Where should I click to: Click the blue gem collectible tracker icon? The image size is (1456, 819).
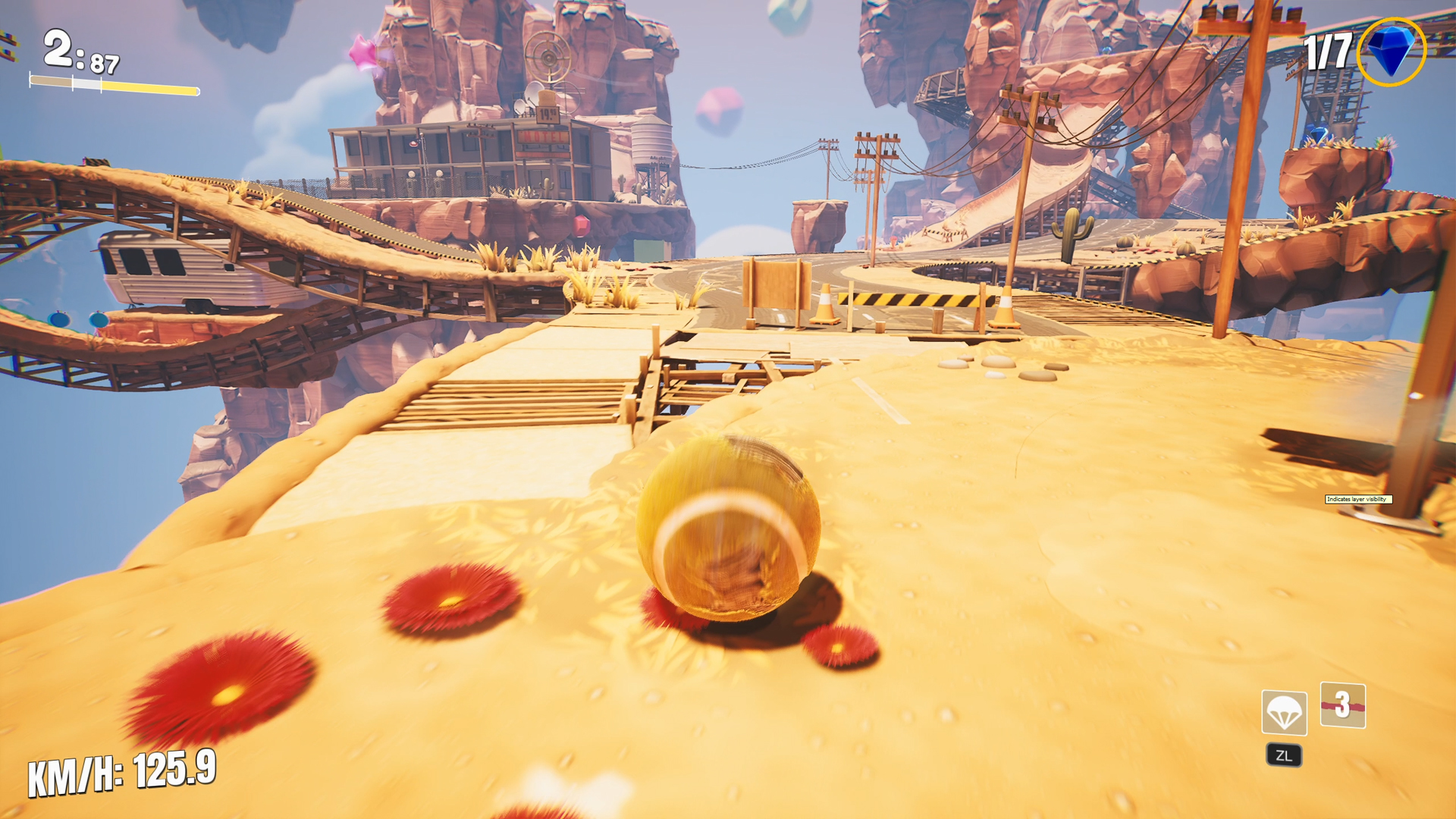[1391, 52]
